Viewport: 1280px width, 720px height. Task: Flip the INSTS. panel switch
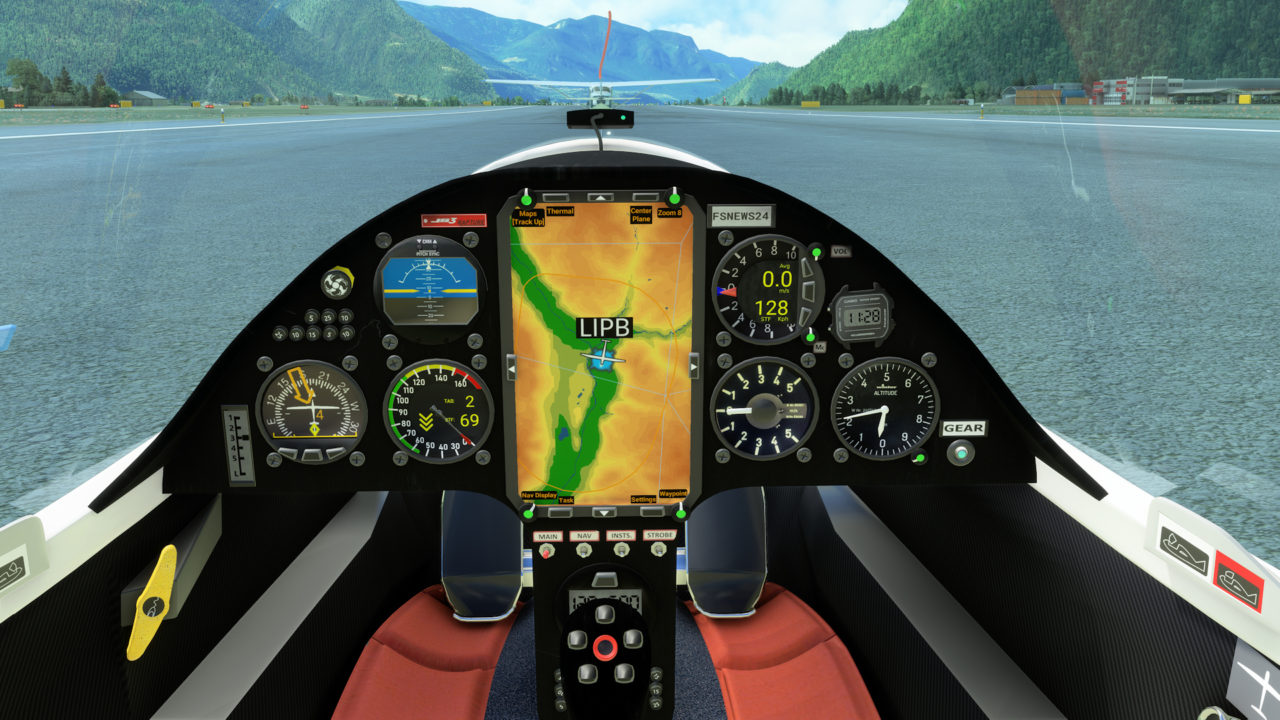(621, 549)
